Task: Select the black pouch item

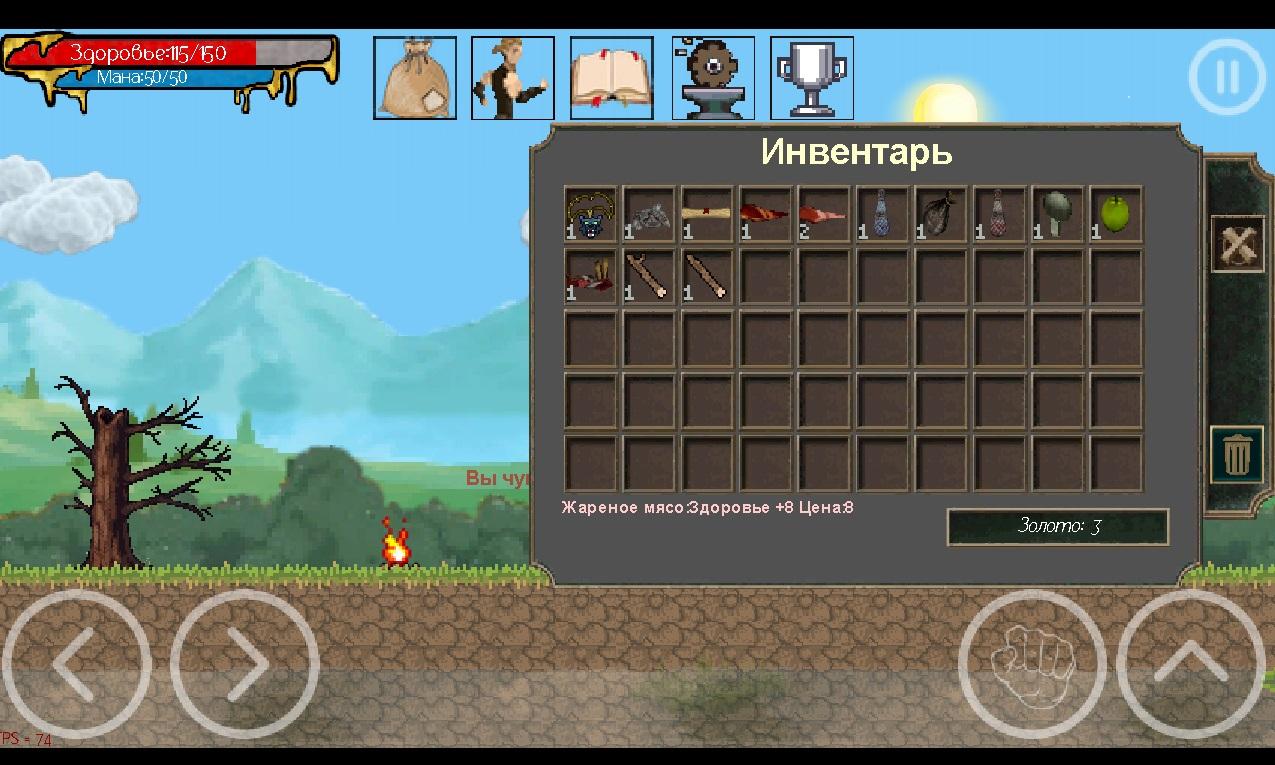Action: [941, 214]
